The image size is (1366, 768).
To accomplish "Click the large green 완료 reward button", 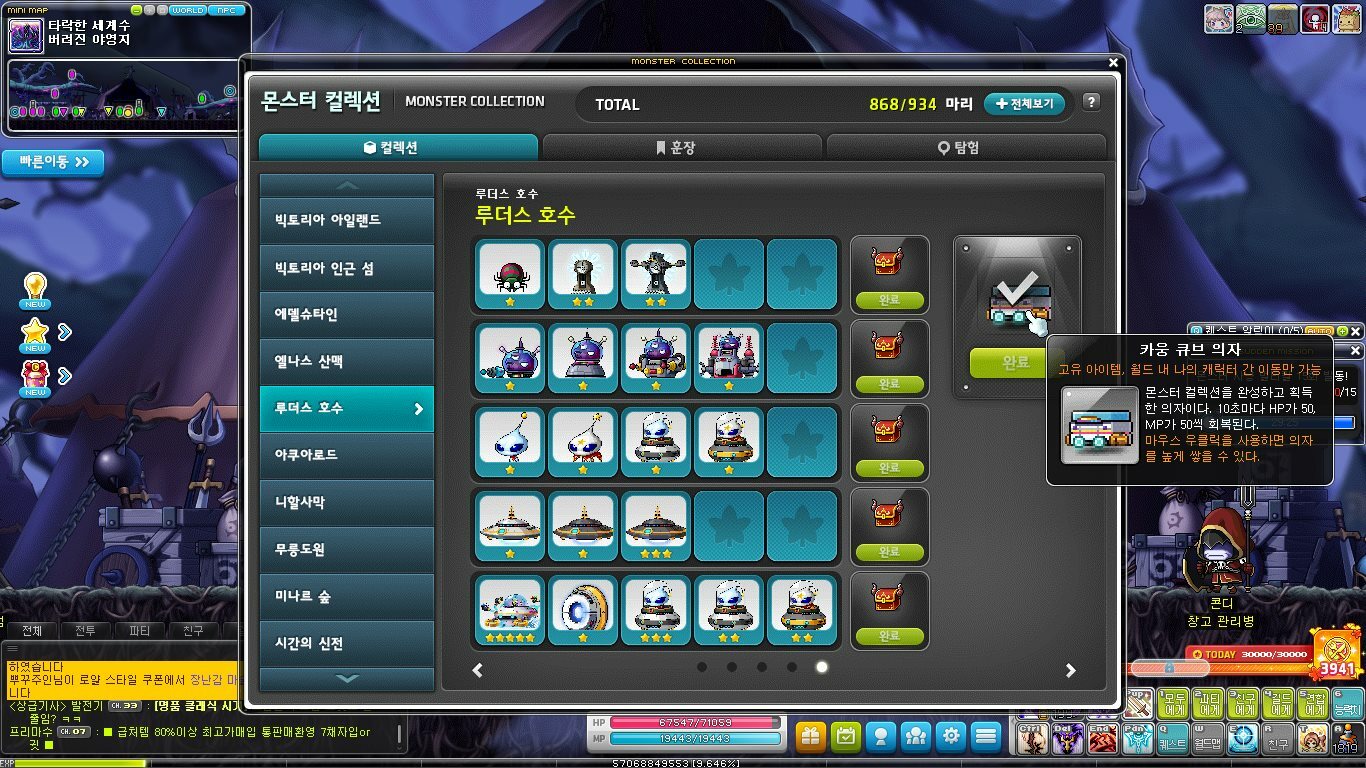I will 1015,363.
